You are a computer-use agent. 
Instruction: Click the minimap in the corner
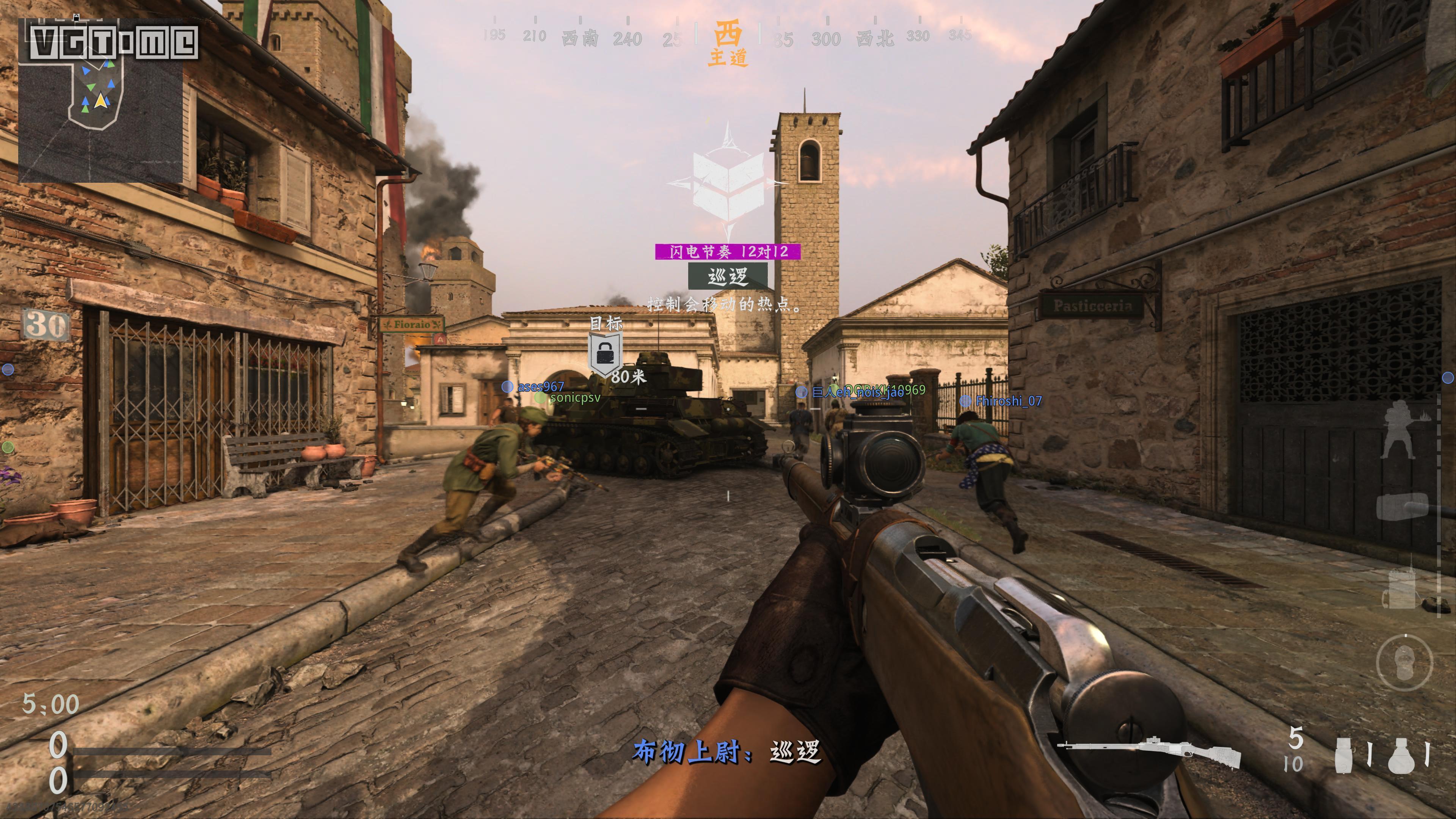pos(100,100)
